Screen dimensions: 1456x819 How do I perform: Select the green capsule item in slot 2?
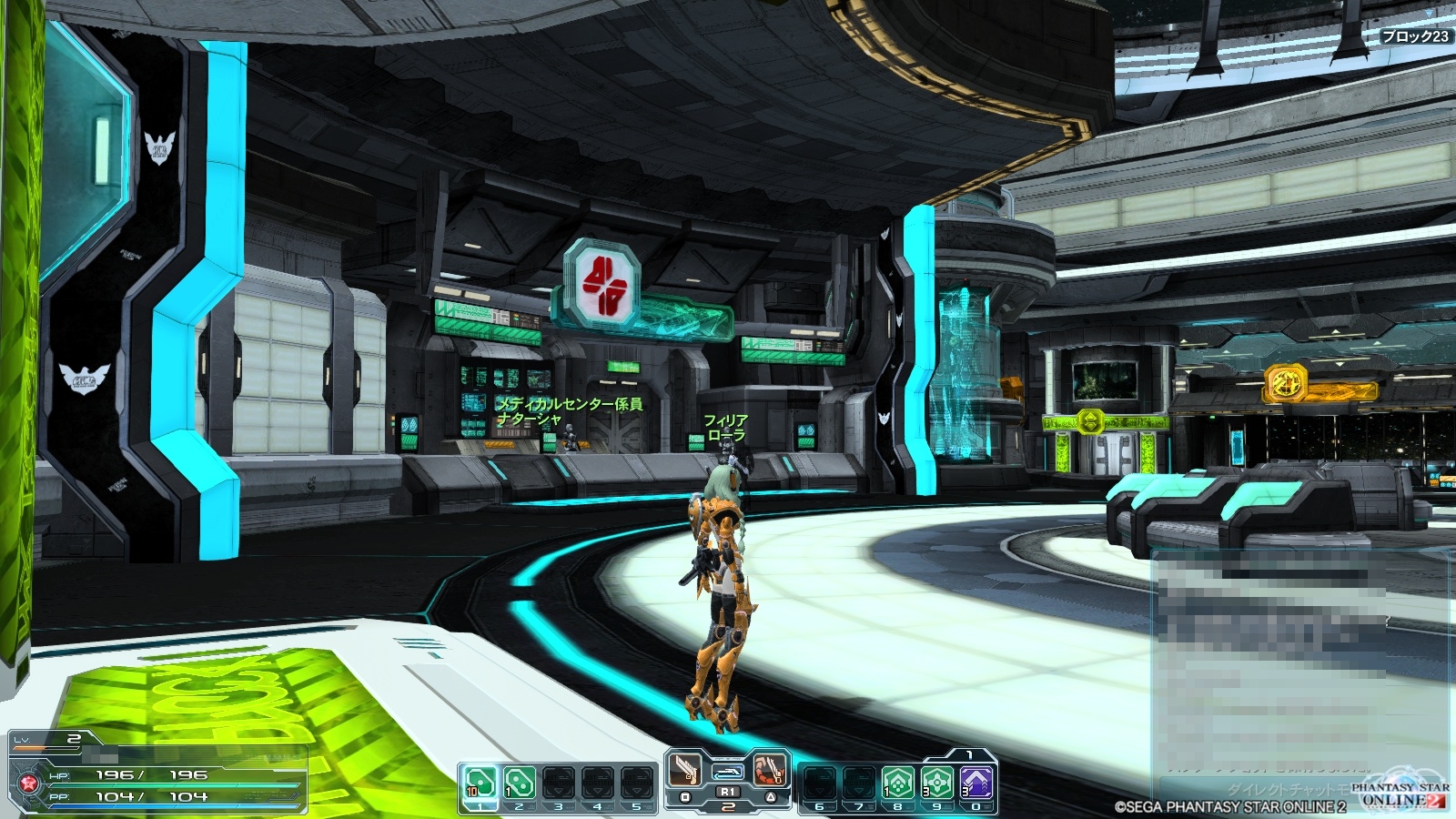click(x=519, y=782)
